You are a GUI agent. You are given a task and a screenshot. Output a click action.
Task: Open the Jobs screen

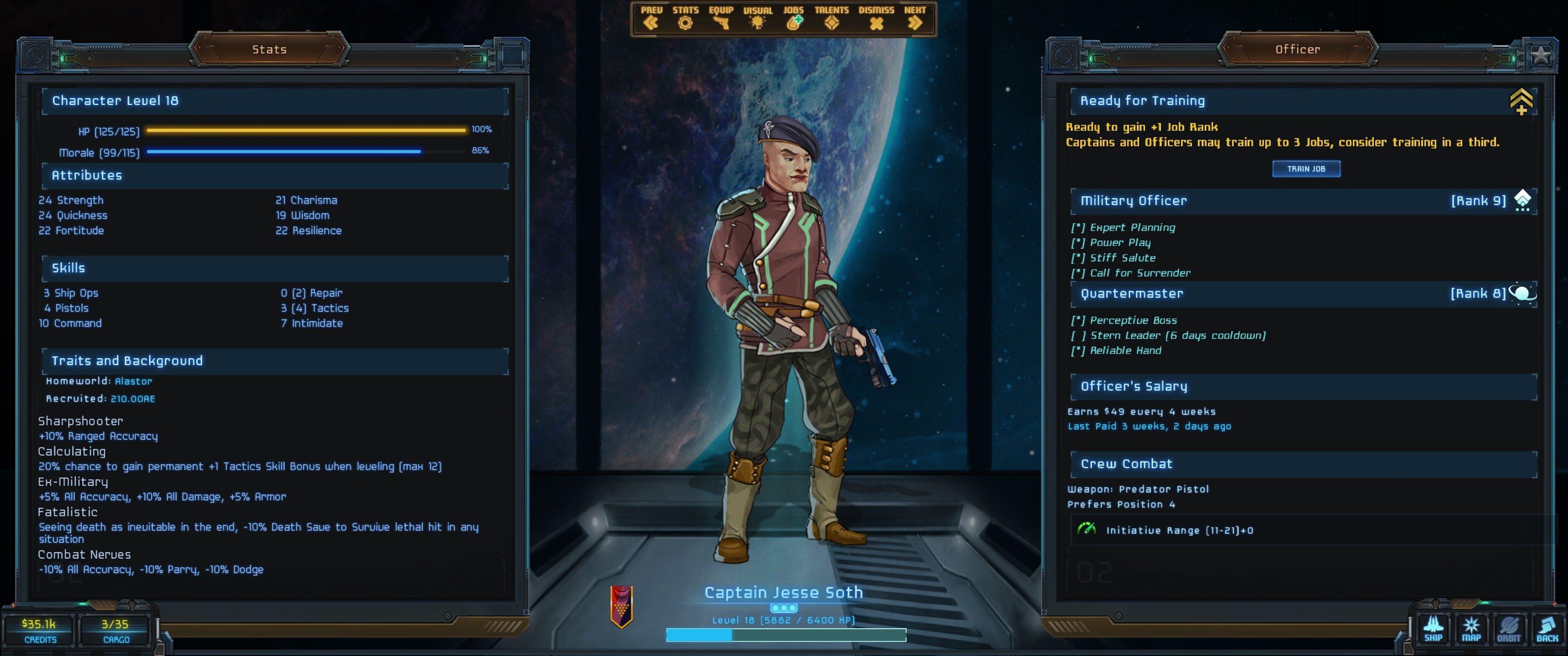pyautogui.click(x=793, y=19)
